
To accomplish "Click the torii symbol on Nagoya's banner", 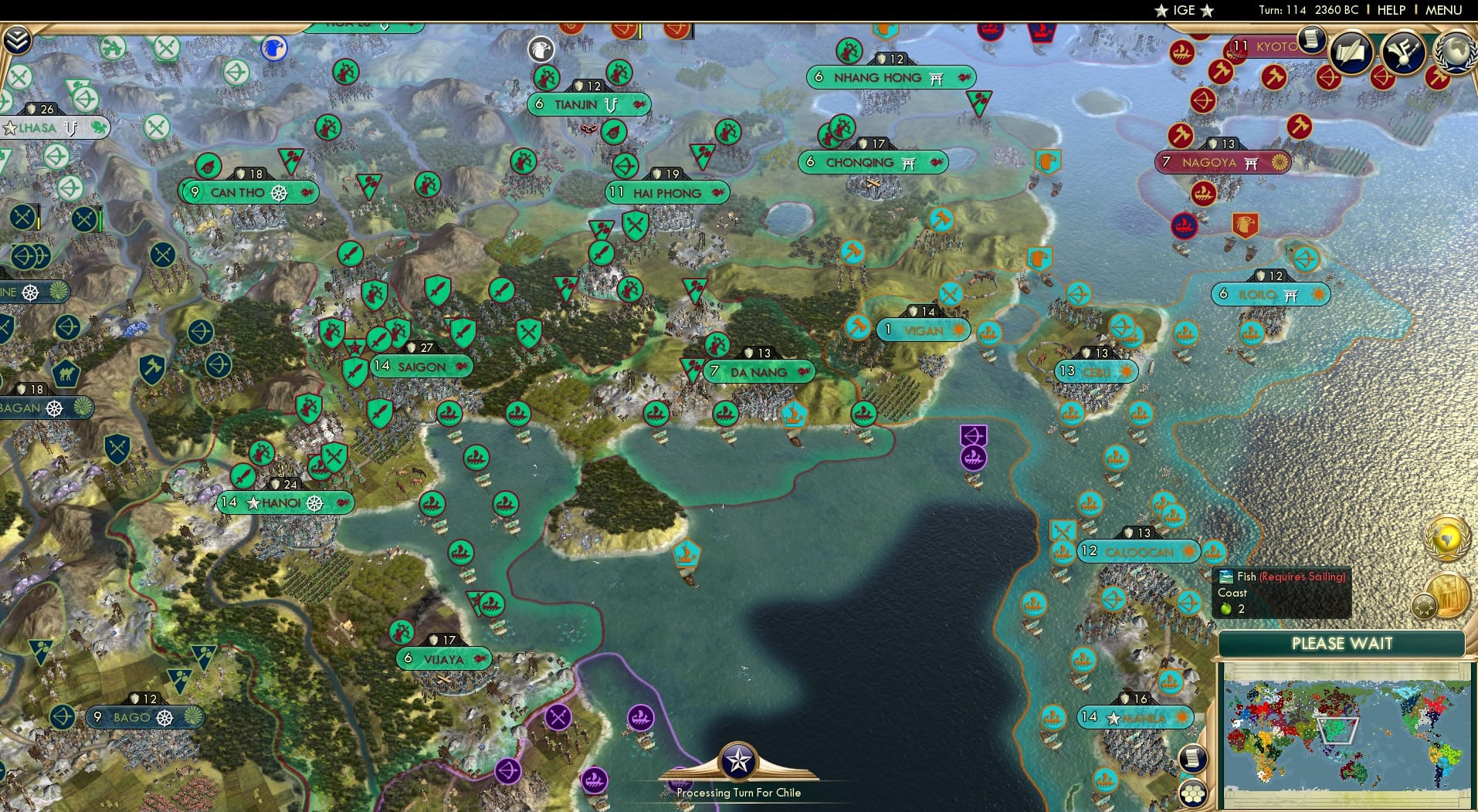I will 1252,162.
